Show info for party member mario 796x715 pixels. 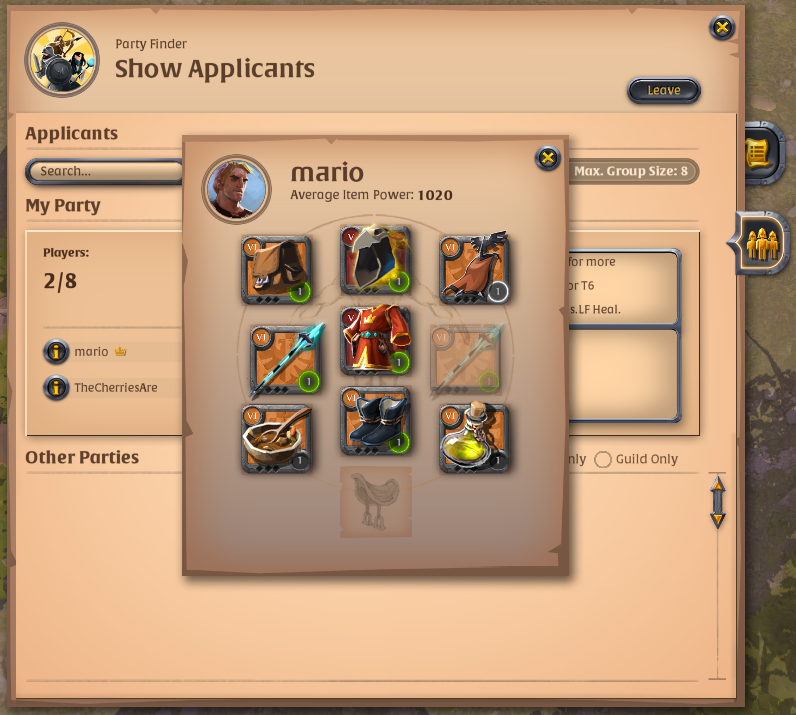[56, 352]
